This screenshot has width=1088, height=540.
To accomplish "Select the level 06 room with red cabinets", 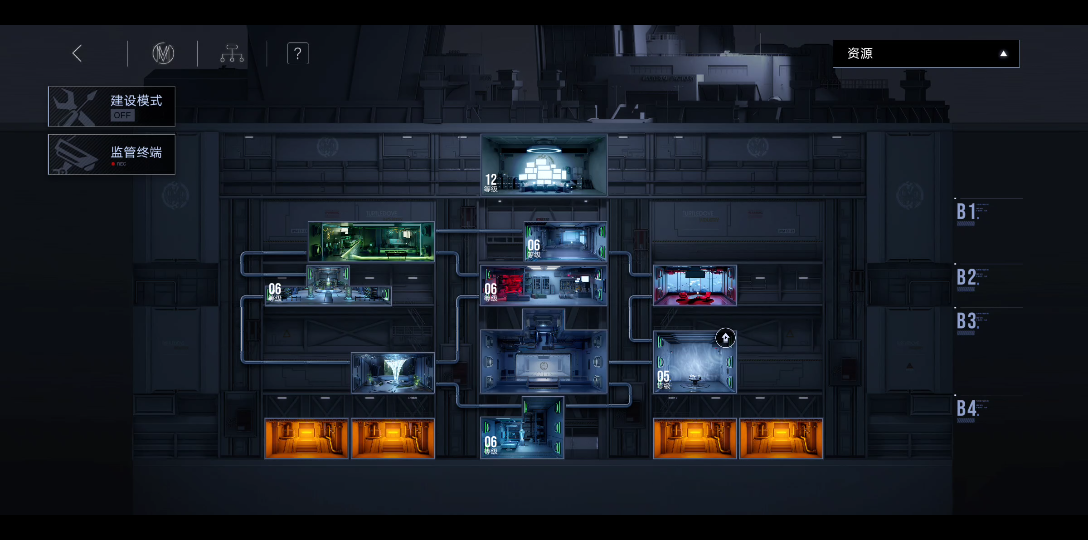I will point(544,285).
